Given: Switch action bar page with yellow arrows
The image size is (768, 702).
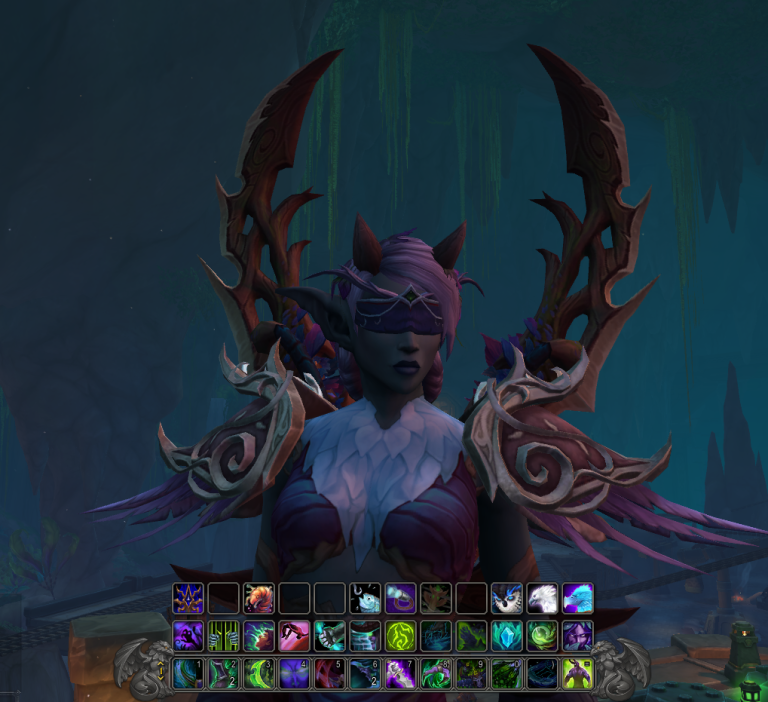Looking at the screenshot, I should click(x=158, y=673).
